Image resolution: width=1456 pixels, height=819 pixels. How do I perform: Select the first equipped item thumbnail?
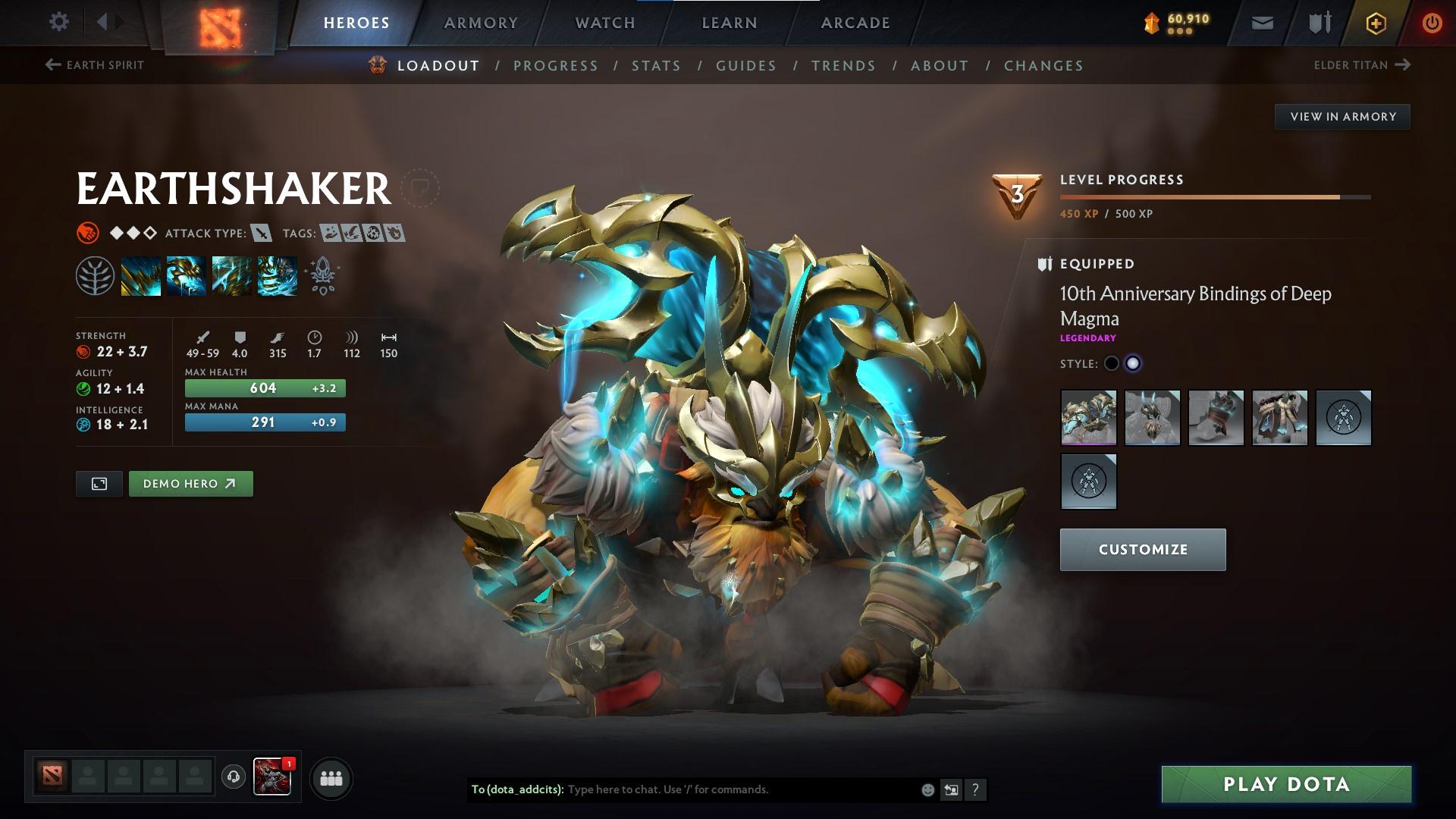pos(1088,418)
